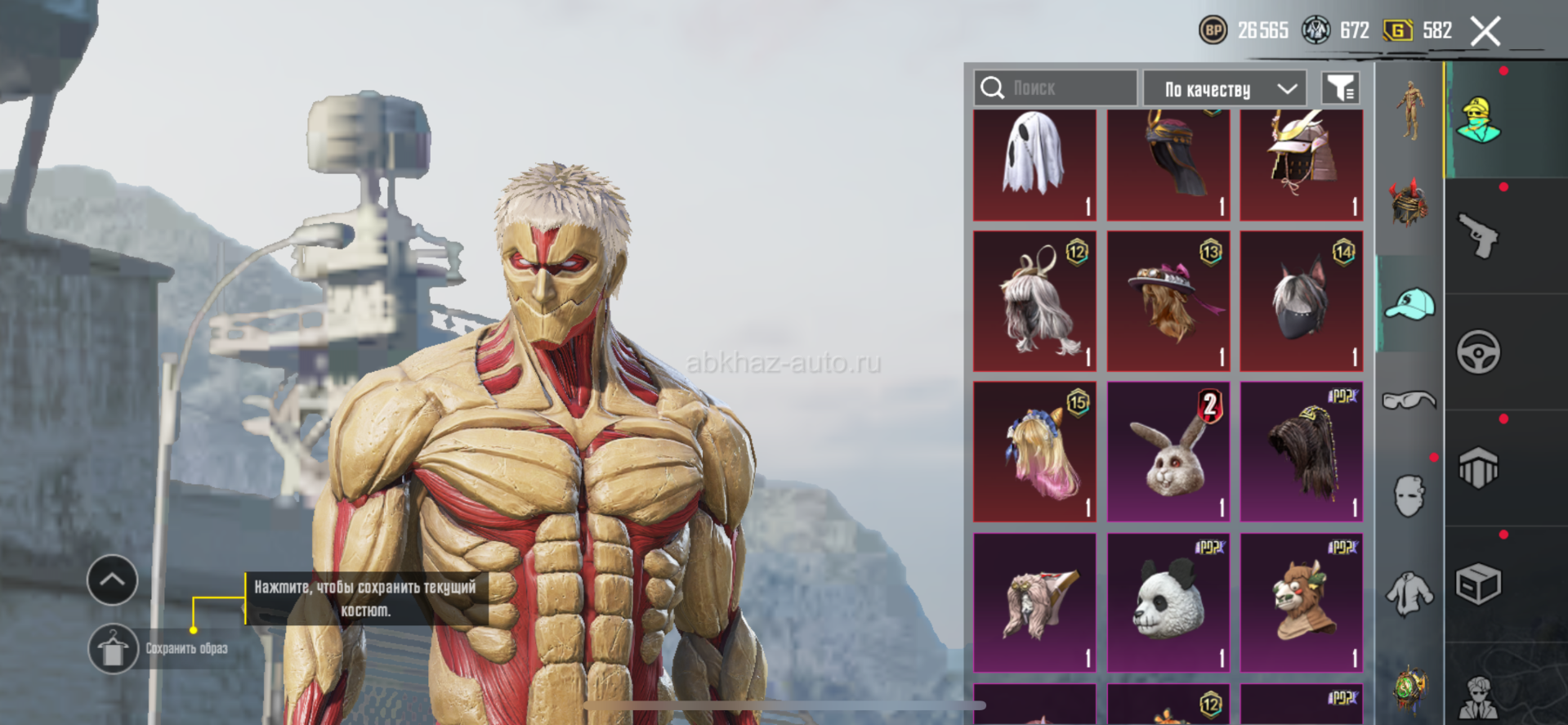Image resolution: width=1568 pixels, height=725 pixels.
Task: Pick the hat with pink ribbon and brown hair
Action: [1168, 302]
